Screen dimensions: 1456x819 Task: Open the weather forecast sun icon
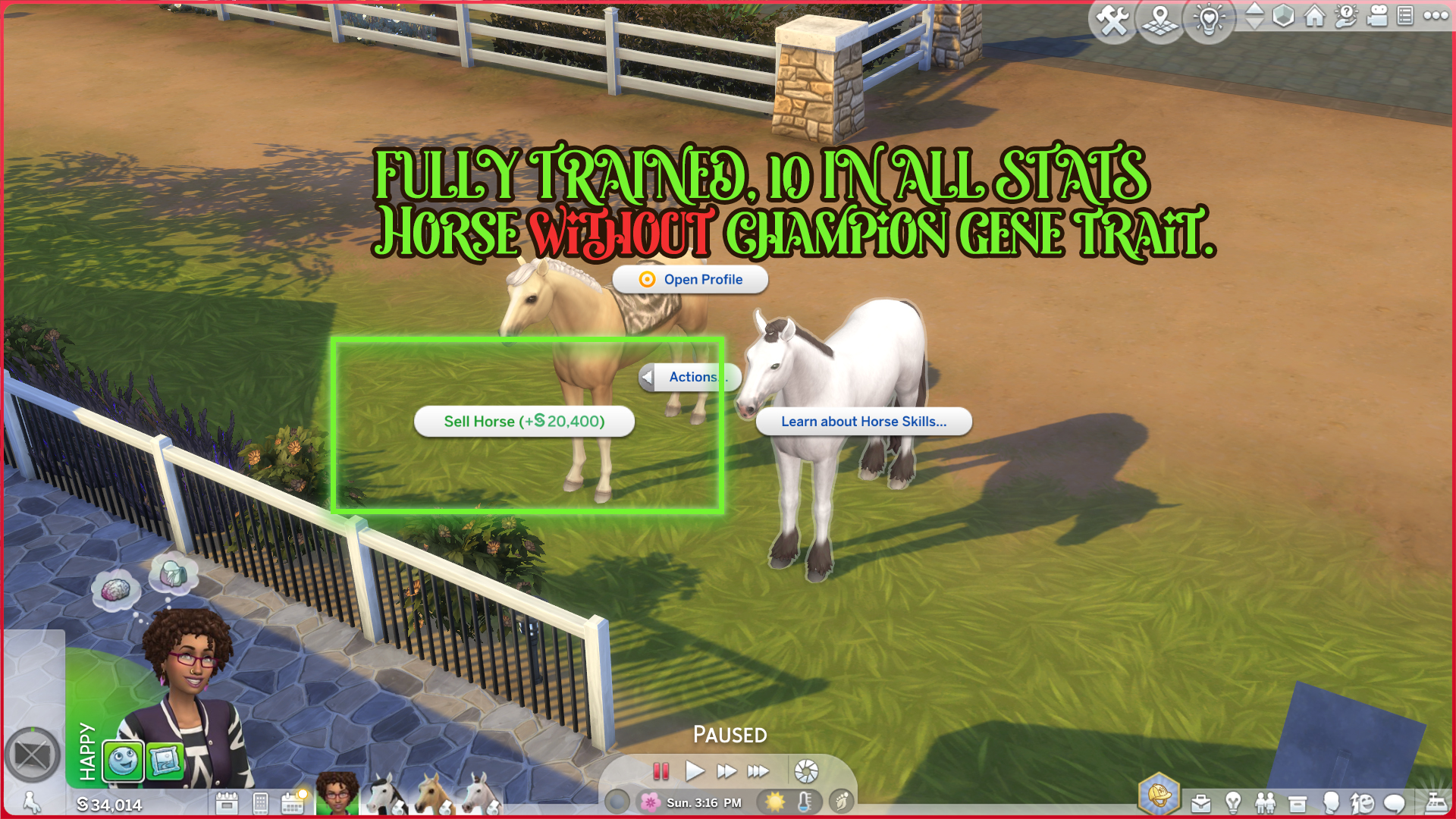(777, 801)
